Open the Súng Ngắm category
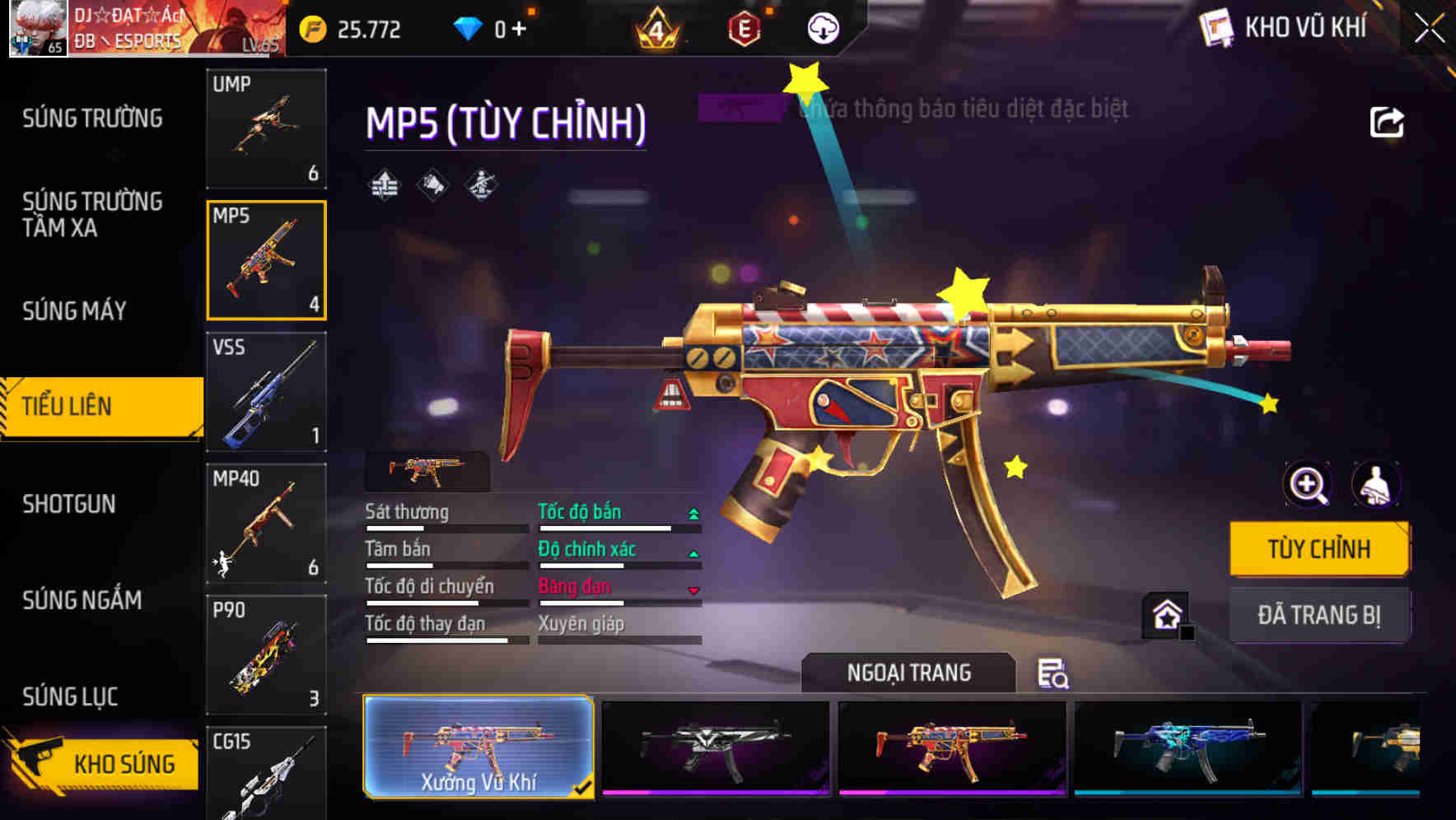The width and height of the screenshot is (1456, 820). (x=82, y=600)
